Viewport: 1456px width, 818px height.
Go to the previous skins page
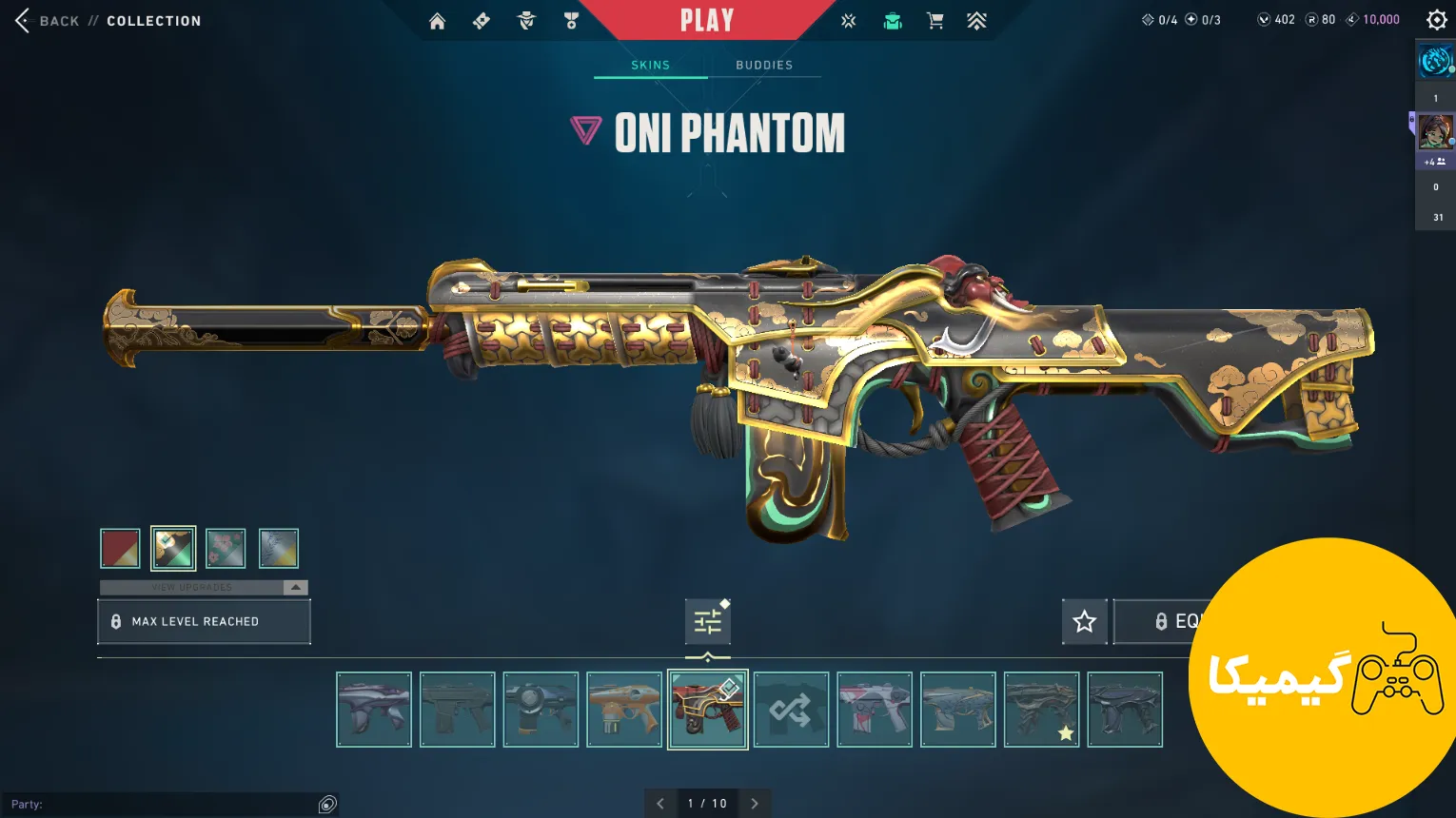[x=660, y=804]
